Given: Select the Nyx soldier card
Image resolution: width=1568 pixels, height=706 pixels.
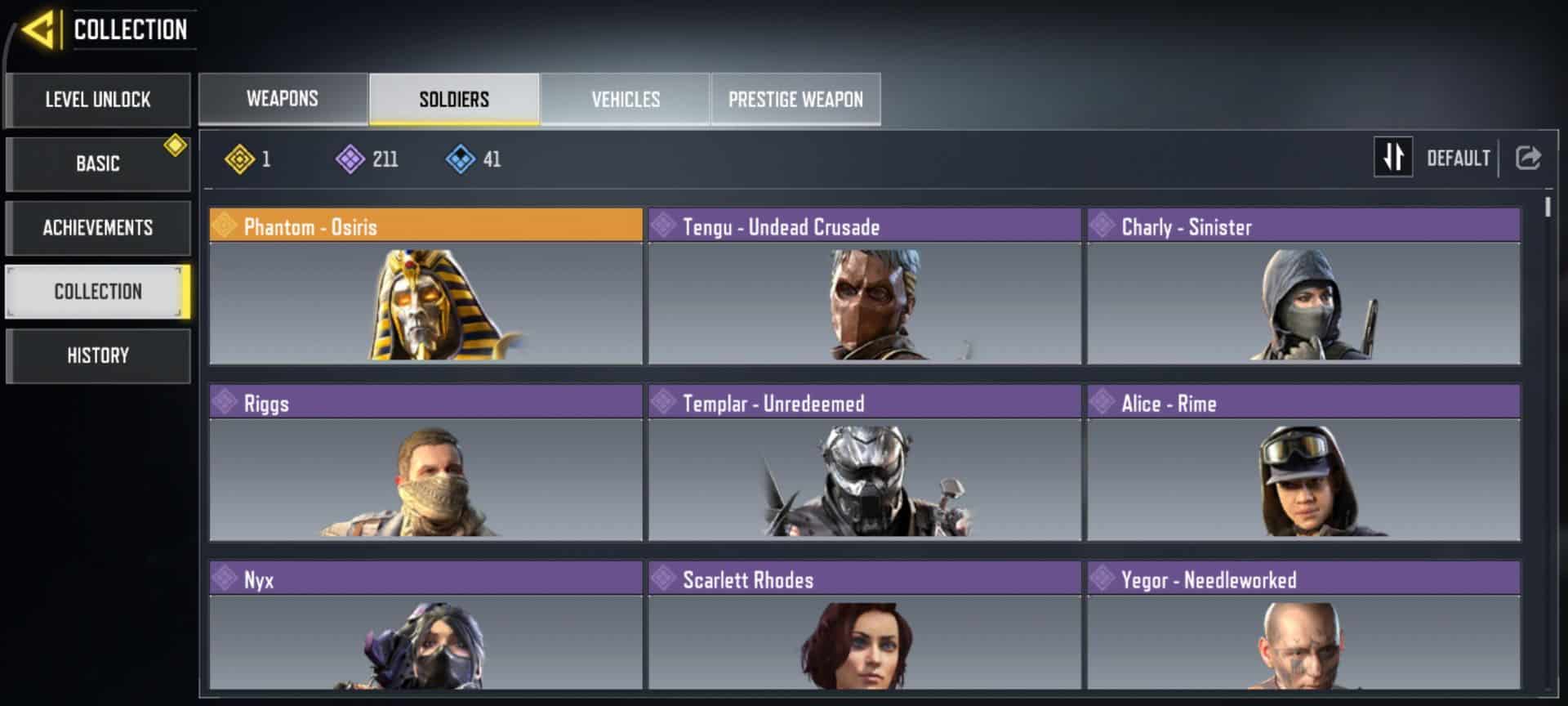Looking at the screenshot, I should pyautogui.click(x=425, y=626).
